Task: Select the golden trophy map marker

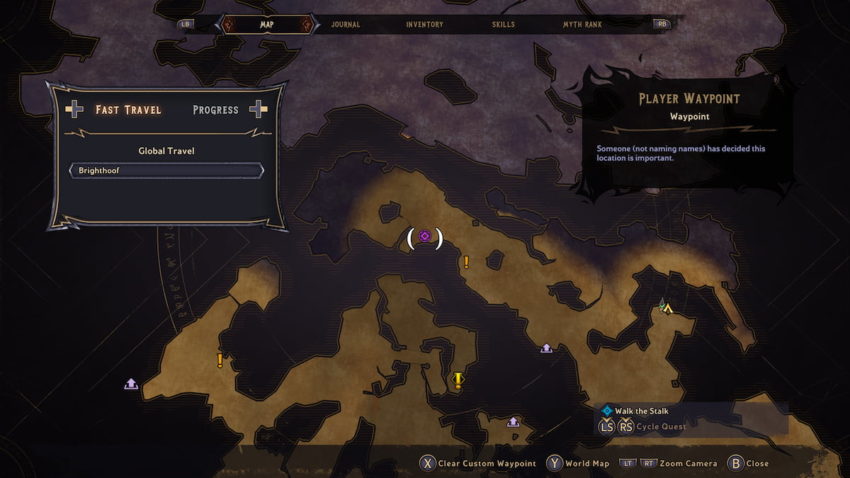Action: (x=458, y=380)
